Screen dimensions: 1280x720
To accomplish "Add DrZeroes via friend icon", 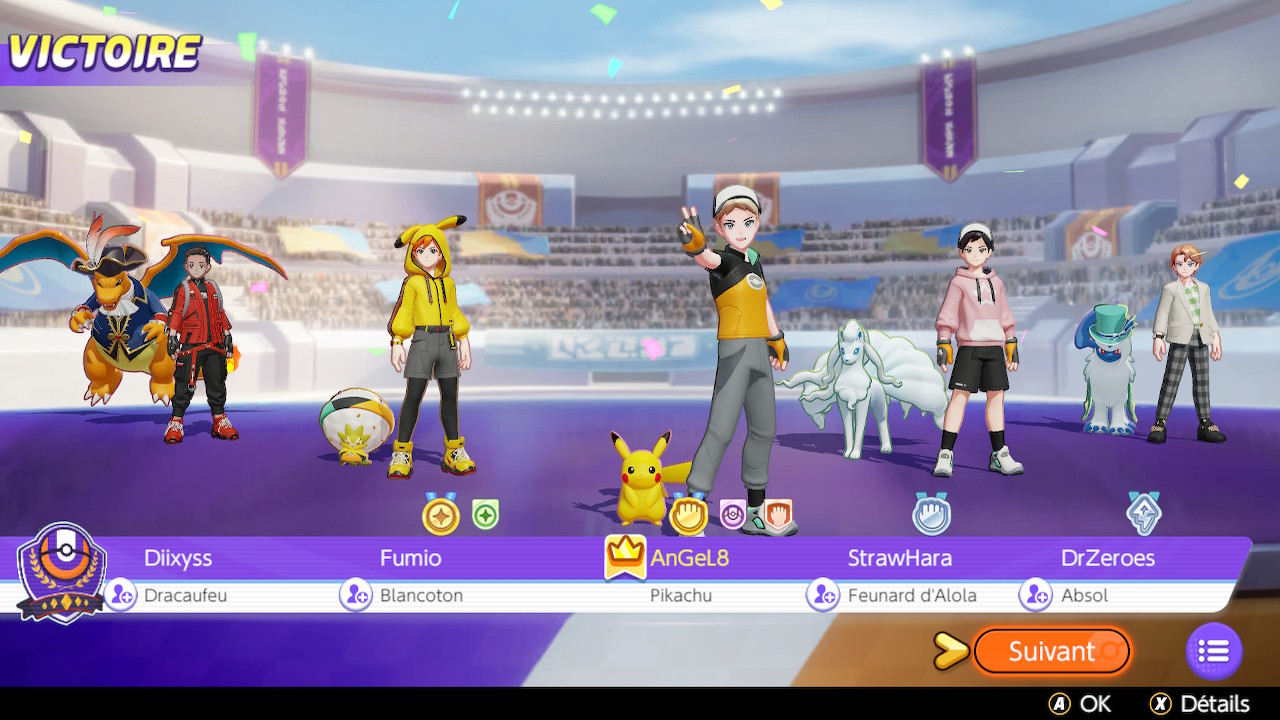I will (x=1036, y=595).
